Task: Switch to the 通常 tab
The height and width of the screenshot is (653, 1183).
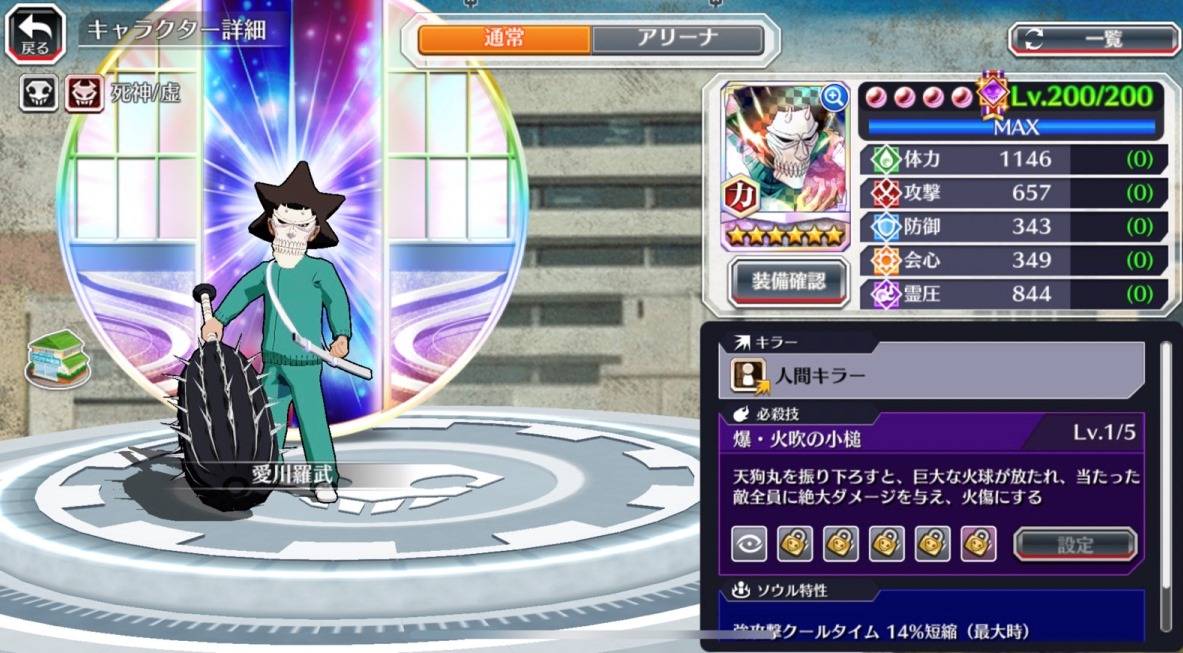Action: pyautogui.click(x=504, y=39)
